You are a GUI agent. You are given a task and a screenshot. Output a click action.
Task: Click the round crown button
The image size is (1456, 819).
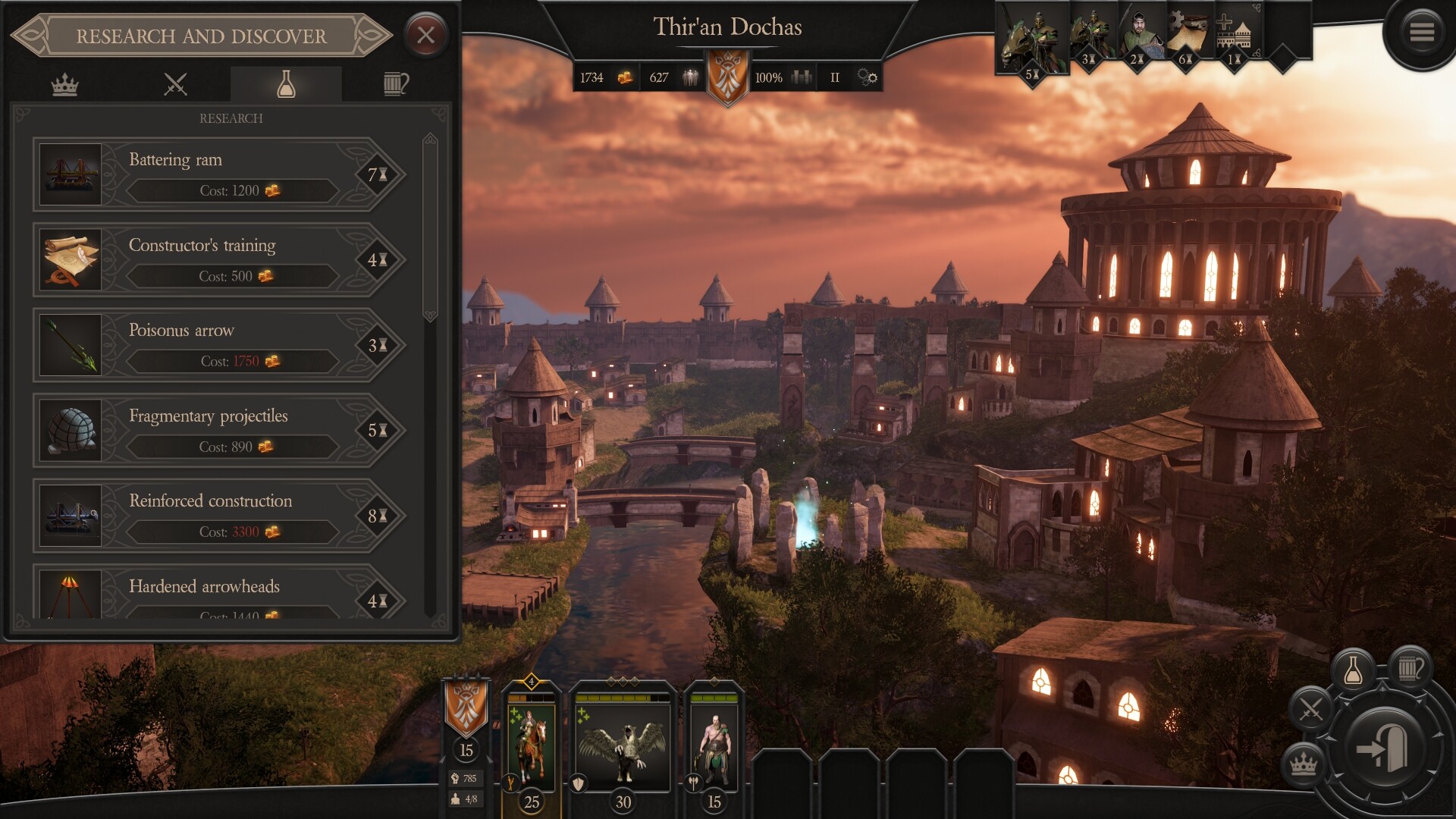[x=1303, y=764]
